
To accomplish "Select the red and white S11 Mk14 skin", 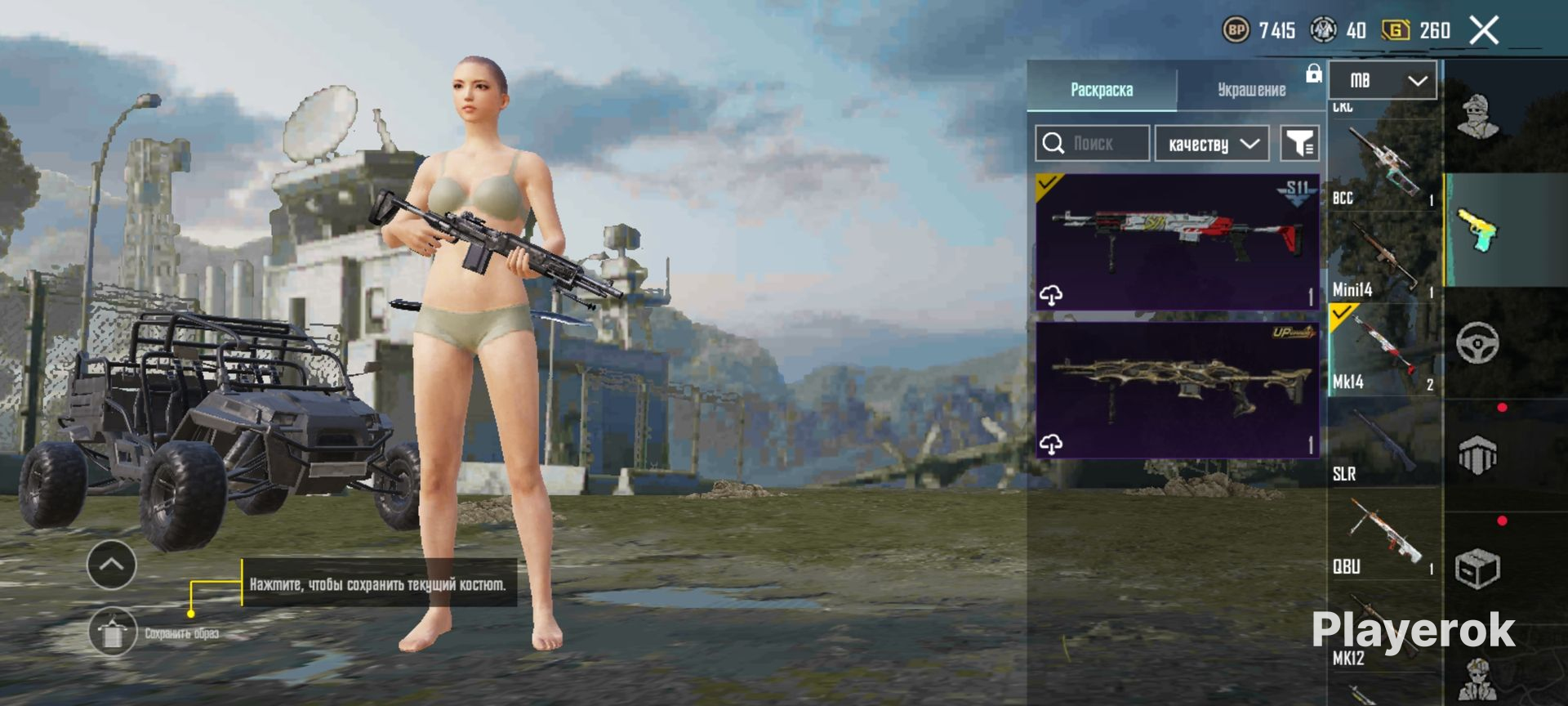I will point(1177,242).
